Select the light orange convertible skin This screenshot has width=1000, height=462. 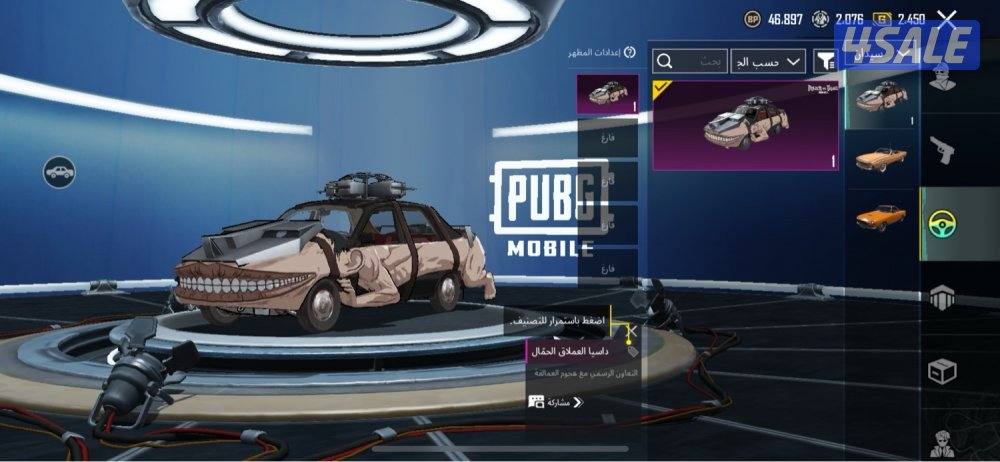[881, 158]
